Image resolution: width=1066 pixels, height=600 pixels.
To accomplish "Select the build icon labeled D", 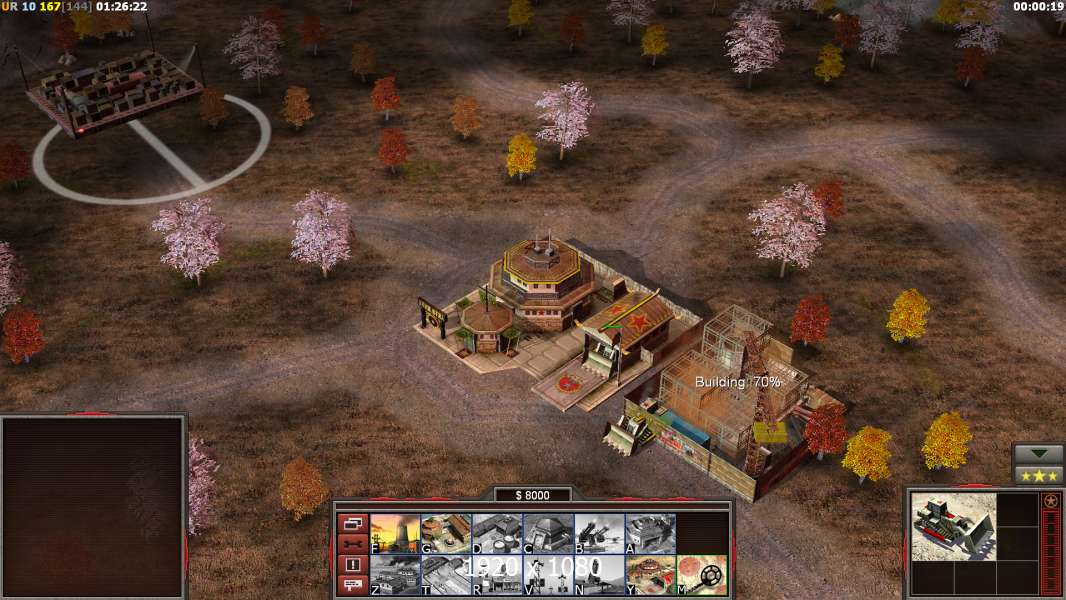I will click(x=497, y=533).
